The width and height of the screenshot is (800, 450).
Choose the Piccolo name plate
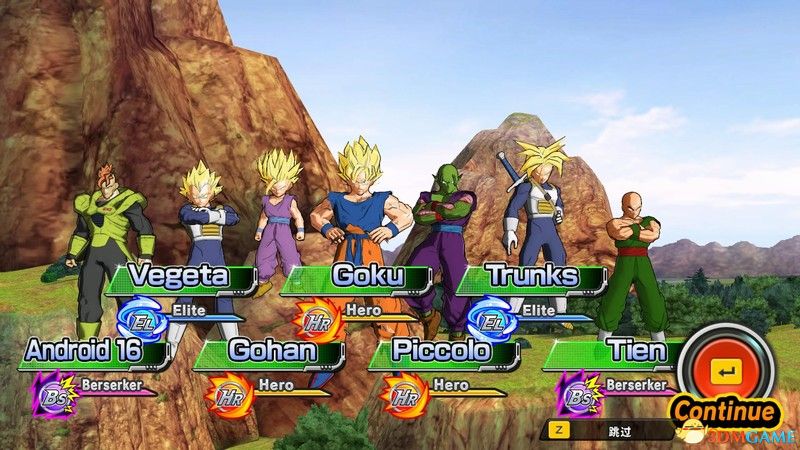click(x=441, y=351)
